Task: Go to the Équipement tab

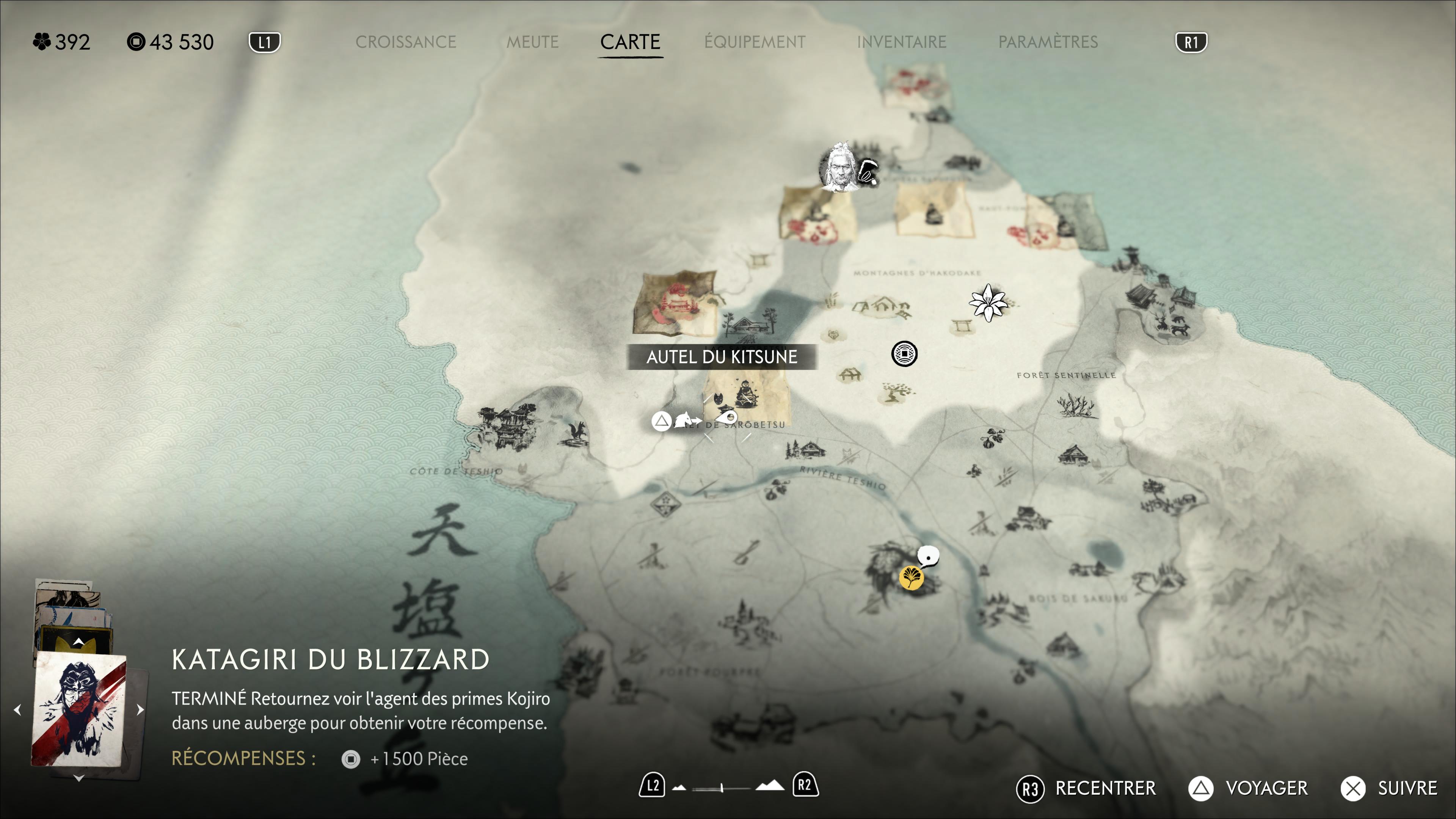Action: (x=755, y=42)
